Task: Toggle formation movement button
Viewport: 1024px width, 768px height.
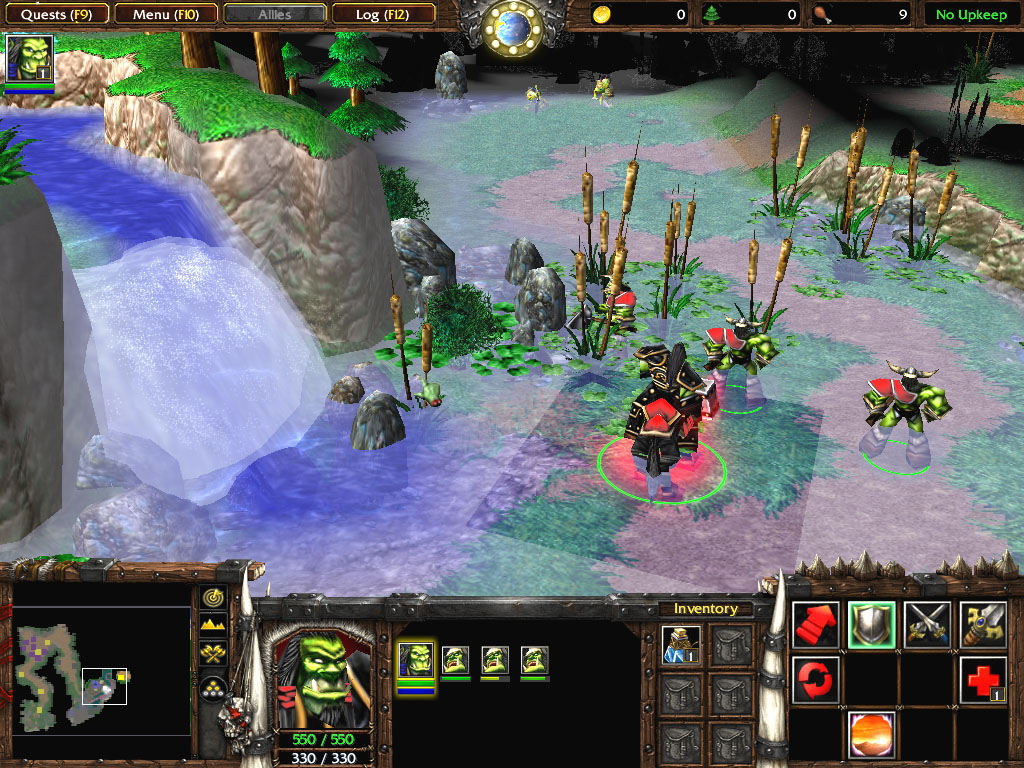Action: (213, 685)
